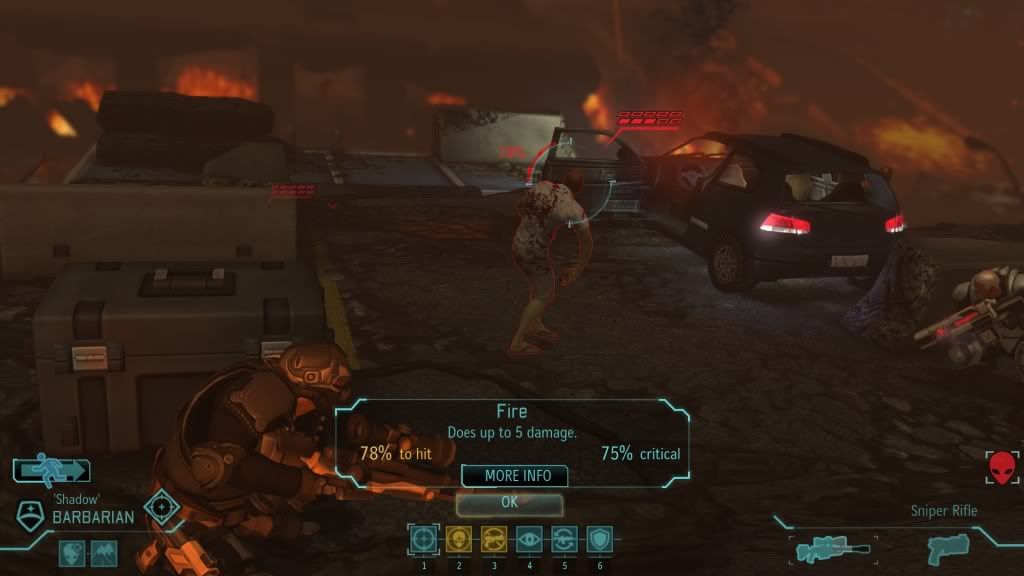Activate the yellow alien-head Headshot ability
The height and width of the screenshot is (576, 1024).
pos(458,540)
